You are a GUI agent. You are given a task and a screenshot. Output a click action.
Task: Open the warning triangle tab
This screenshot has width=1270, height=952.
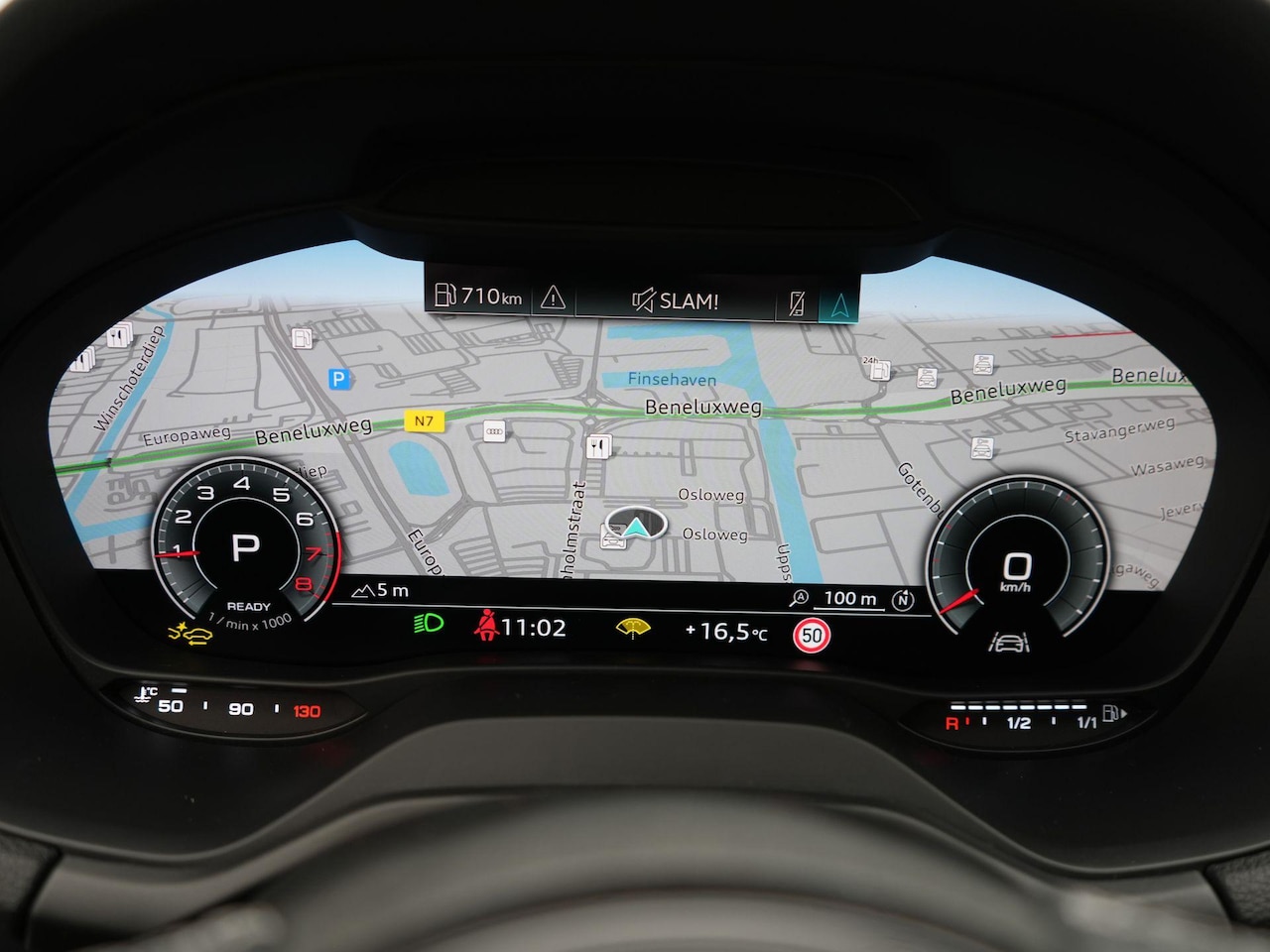(x=553, y=297)
